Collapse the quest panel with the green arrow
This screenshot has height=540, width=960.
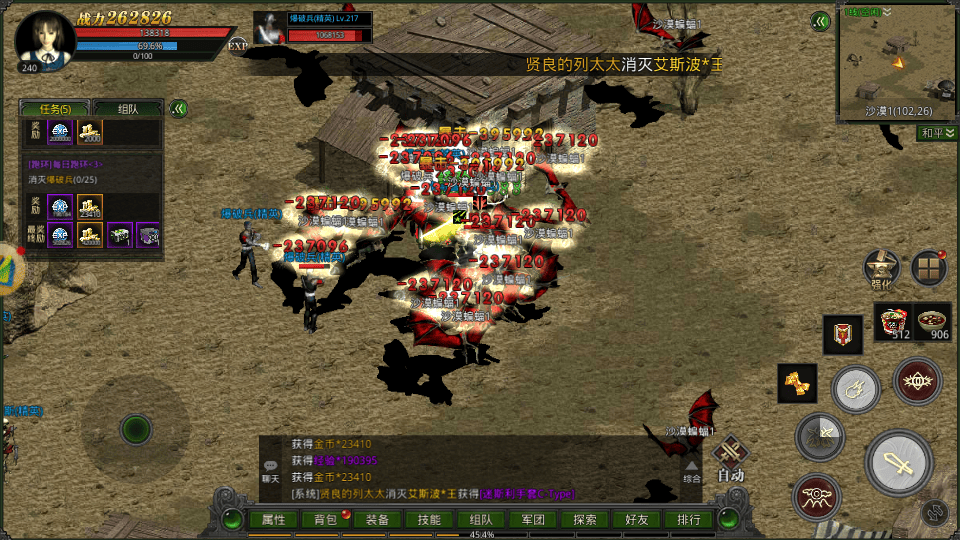tap(179, 109)
